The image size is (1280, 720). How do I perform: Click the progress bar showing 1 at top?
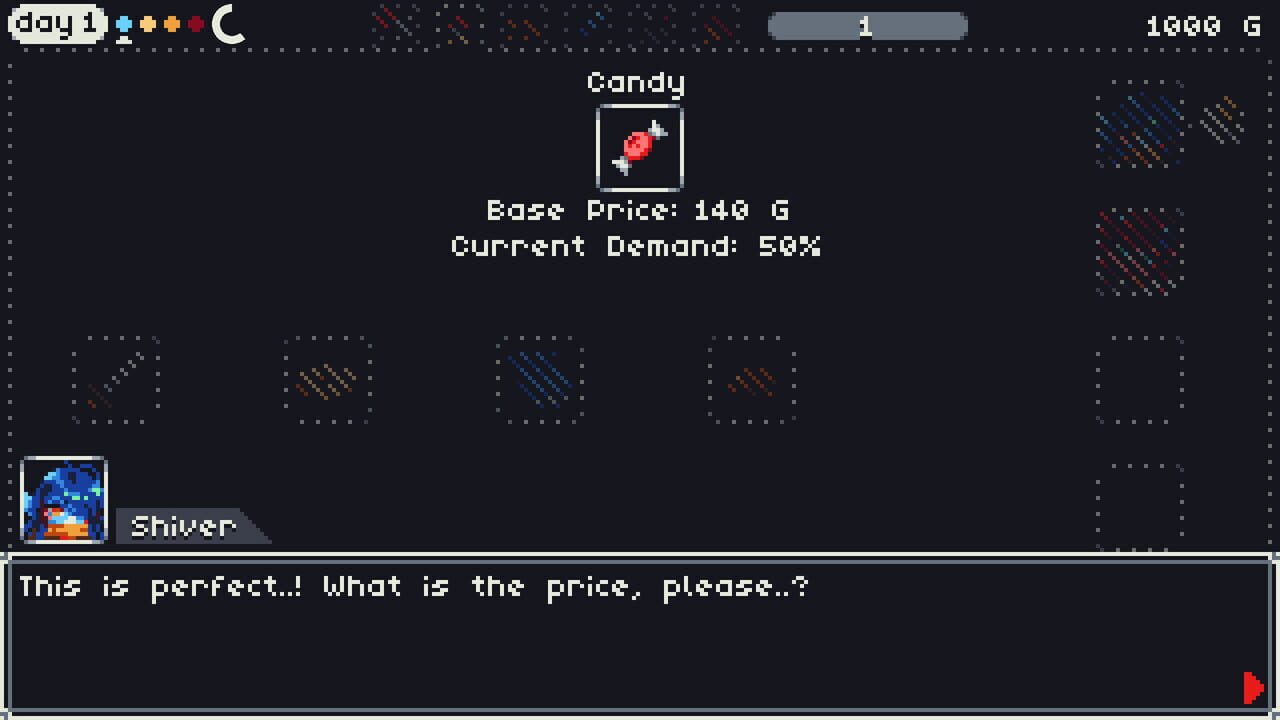[x=866, y=26]
